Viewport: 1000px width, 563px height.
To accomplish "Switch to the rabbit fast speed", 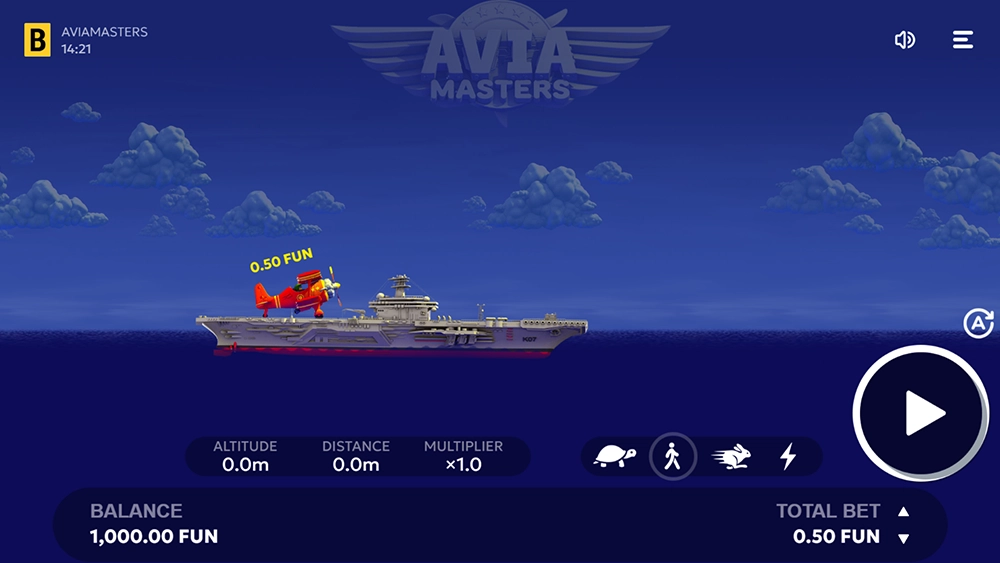I will [x=731, y=458].
